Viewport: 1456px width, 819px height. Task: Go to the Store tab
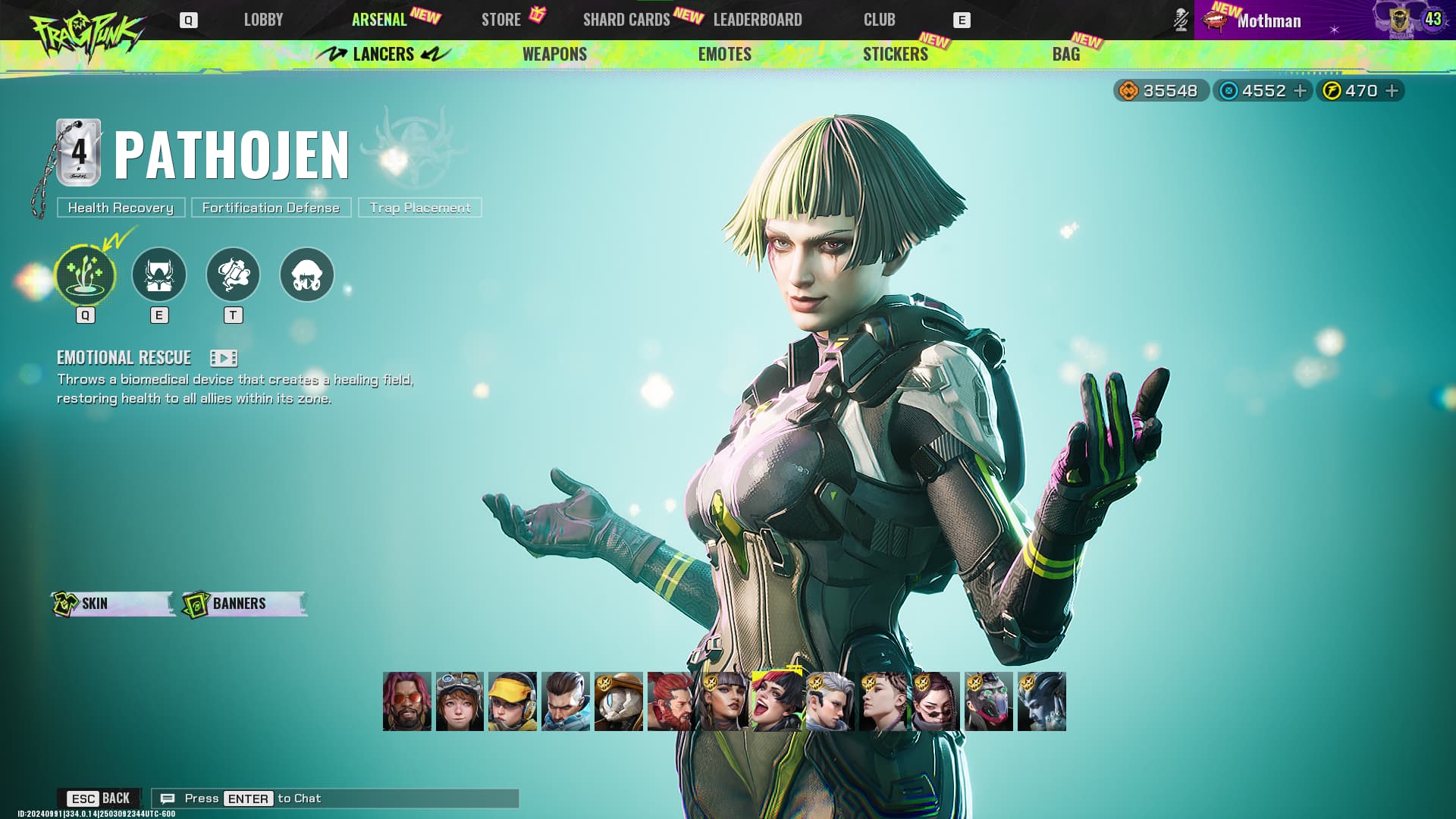(501, 20)
